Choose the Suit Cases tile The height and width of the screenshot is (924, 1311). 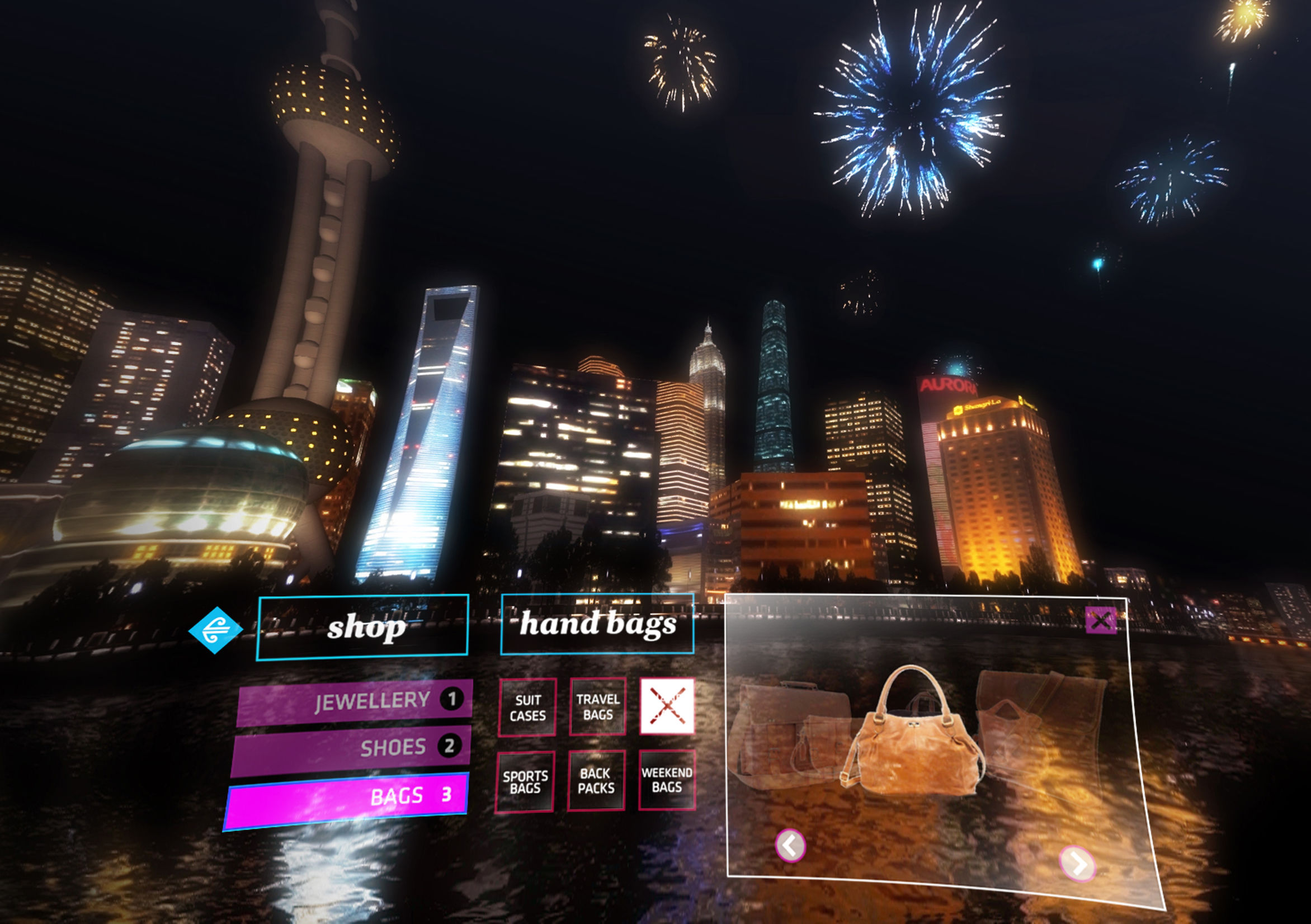click(527, 708)
